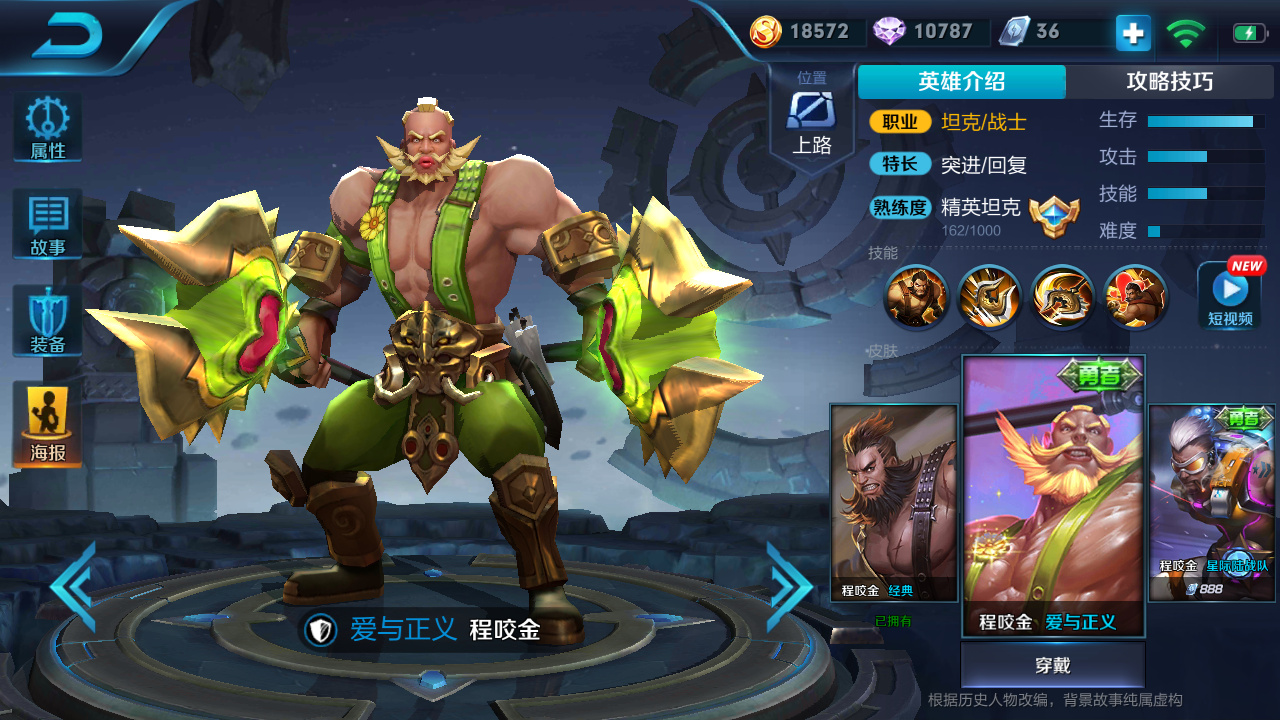Viewport: 1280px width, 720px height.
Task: Open the 装备 equipment panel
Action: [46, 318]
